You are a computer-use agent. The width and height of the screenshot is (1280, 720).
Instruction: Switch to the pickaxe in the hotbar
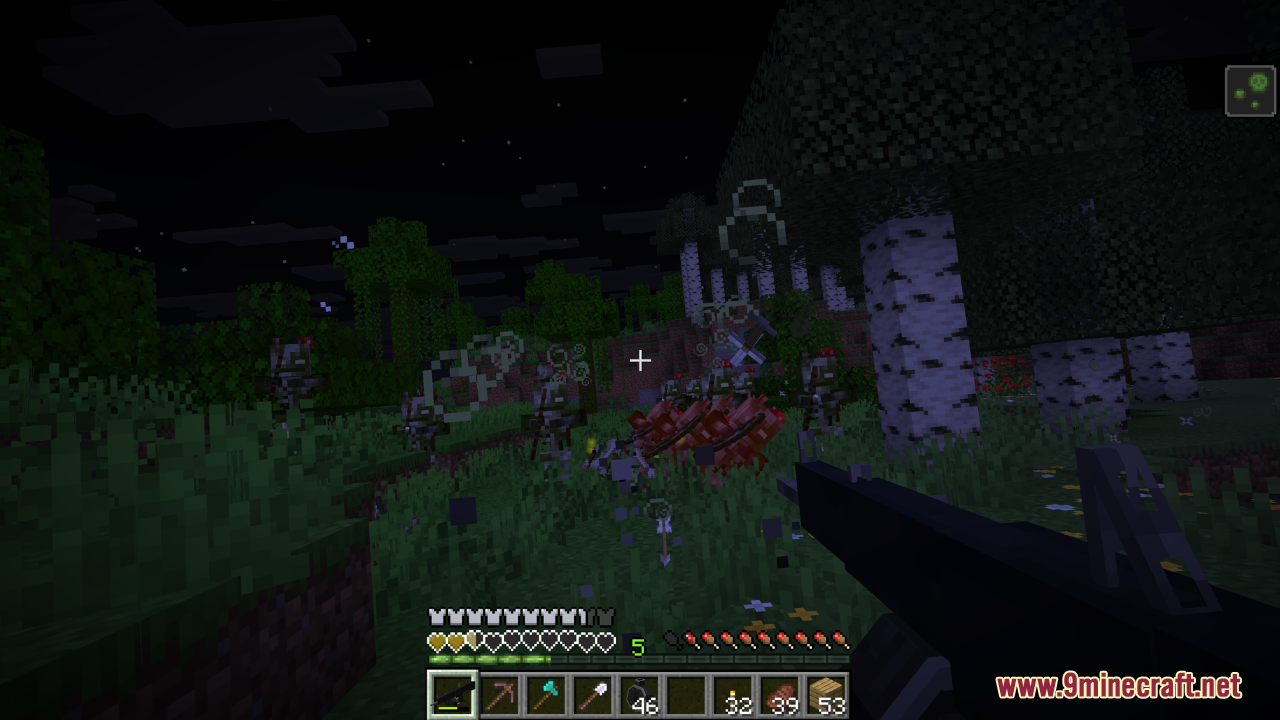coord(499,695)
